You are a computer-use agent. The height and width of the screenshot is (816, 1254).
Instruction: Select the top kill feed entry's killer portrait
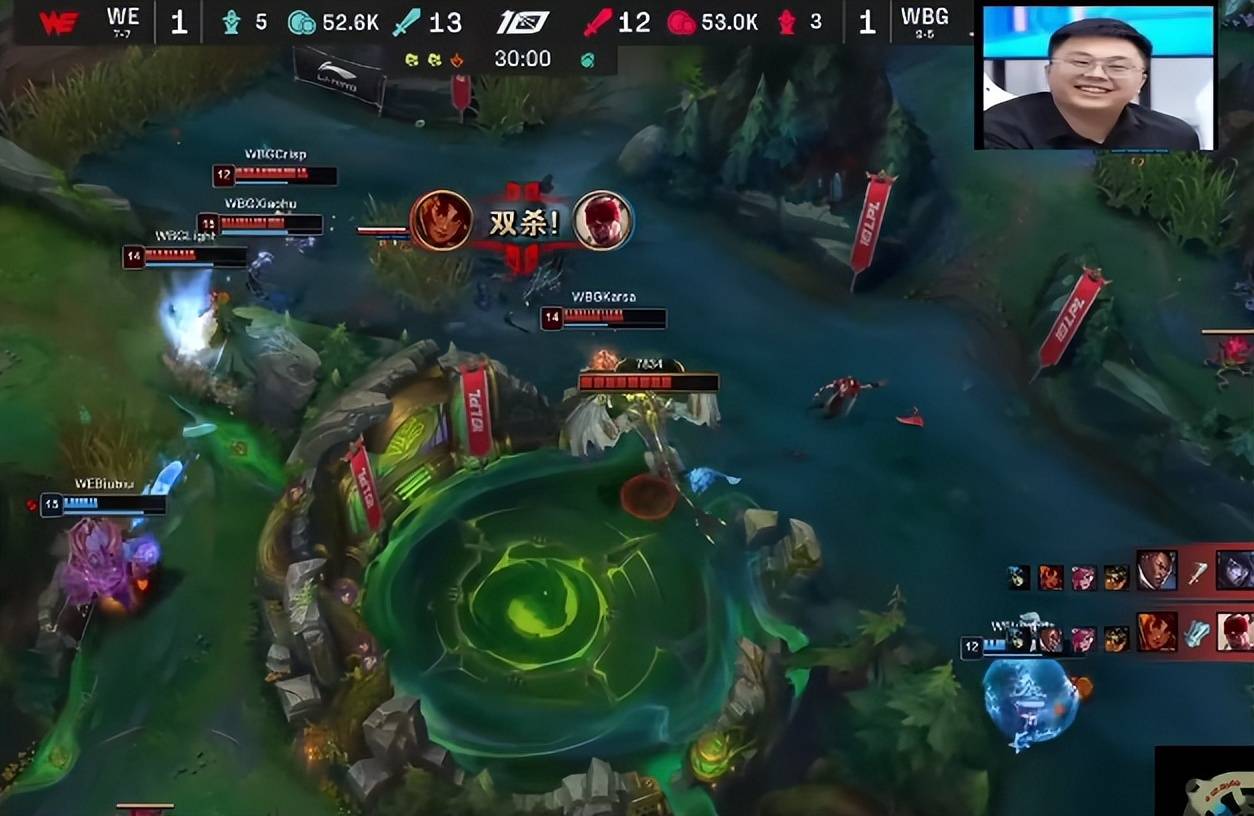pyautogui.click(x=1156, y=571)
